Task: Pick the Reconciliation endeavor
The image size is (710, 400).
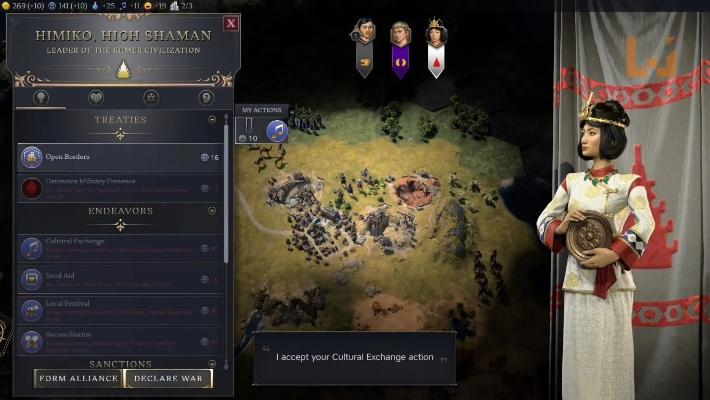Action: click(x=120, y=340)
